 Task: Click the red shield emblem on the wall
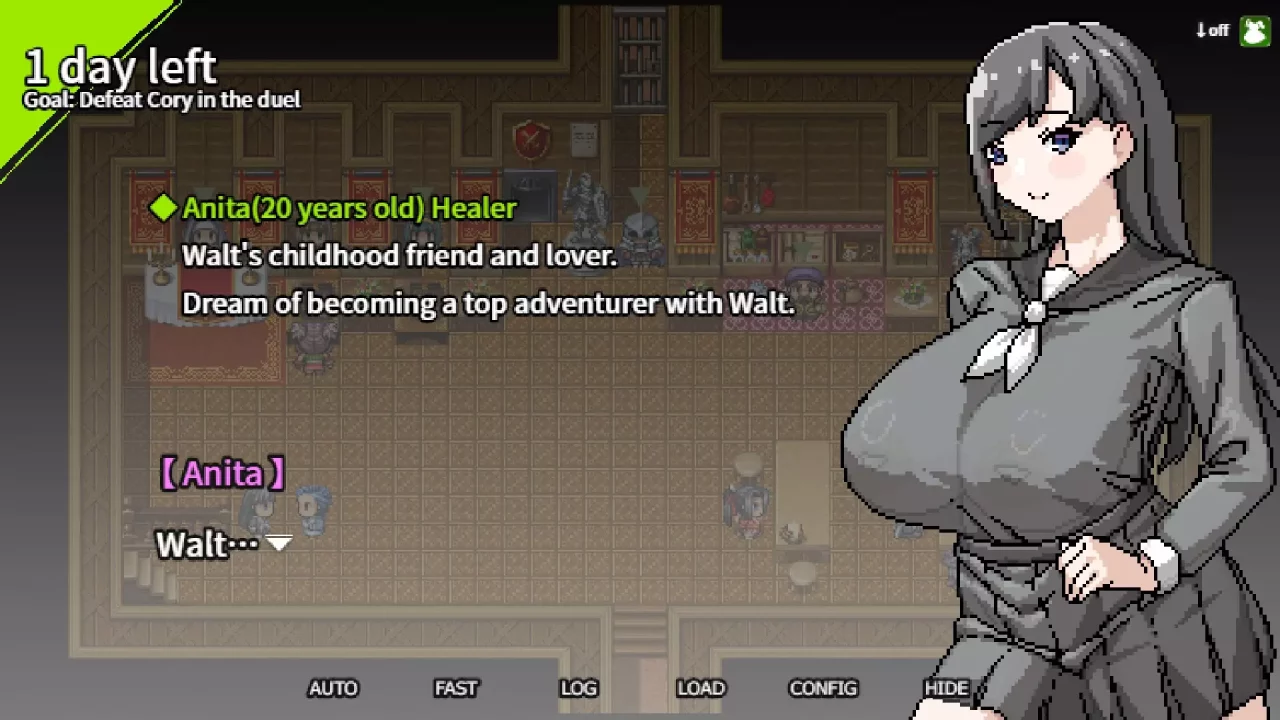click(x=531, y=142)
